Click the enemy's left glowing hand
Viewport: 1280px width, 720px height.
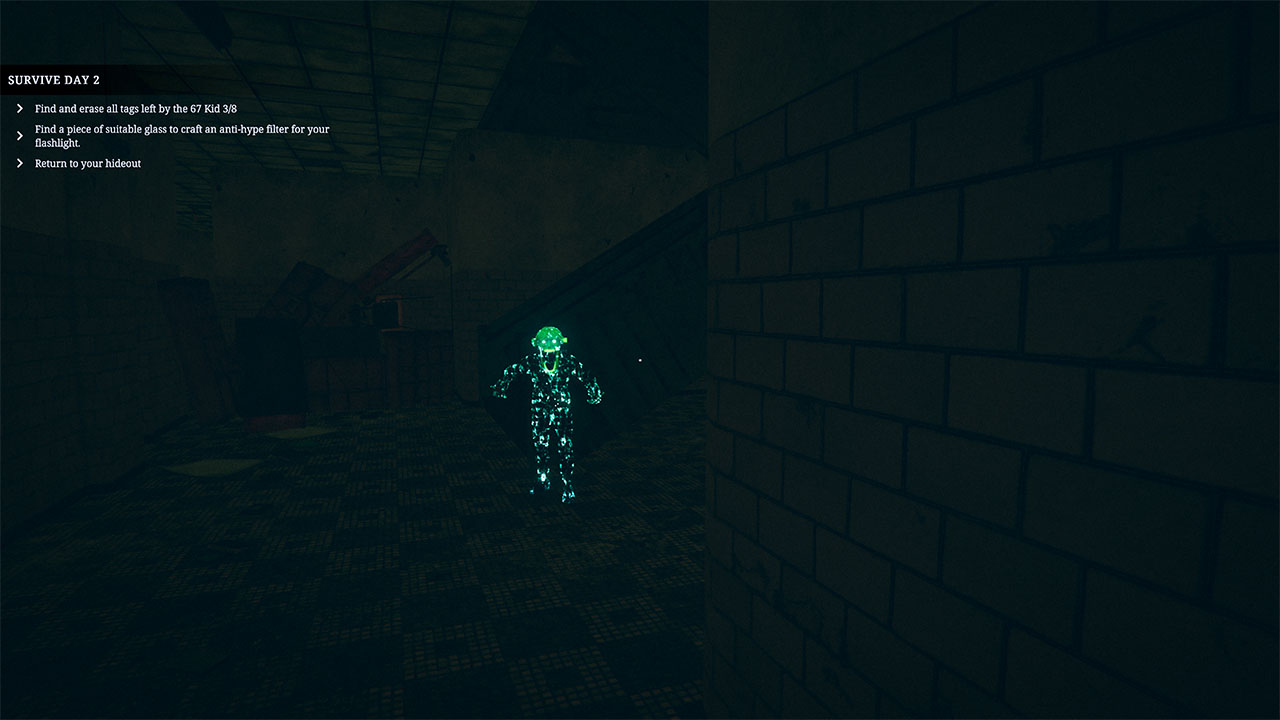point(593,392)
